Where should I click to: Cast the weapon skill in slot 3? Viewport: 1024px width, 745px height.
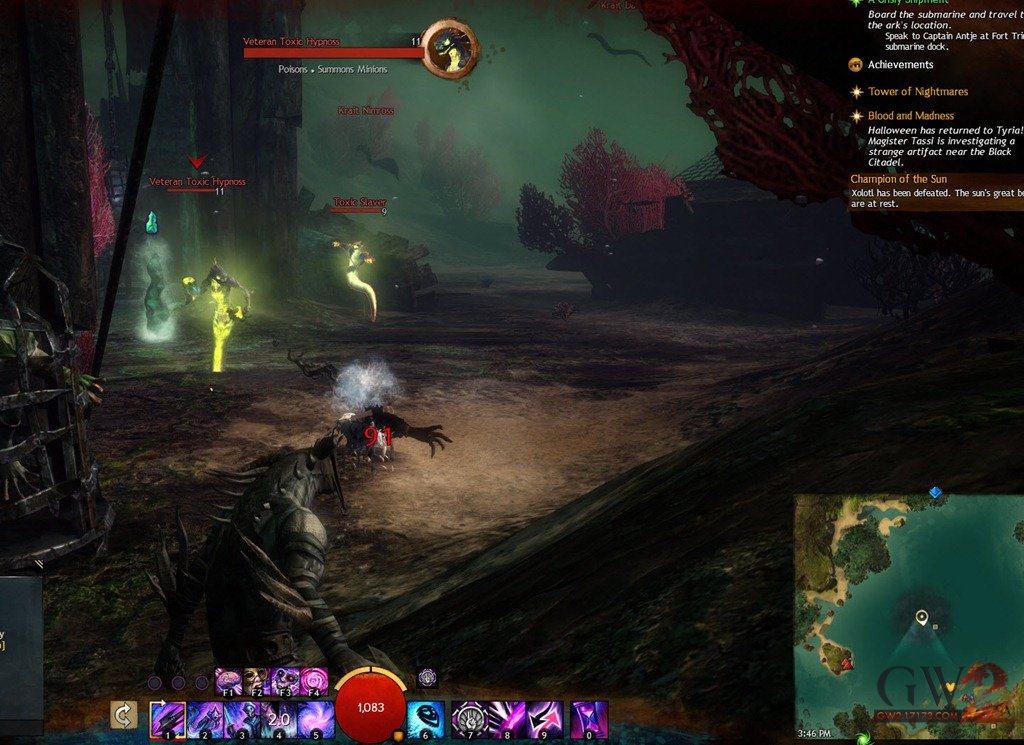pos(241,719)
